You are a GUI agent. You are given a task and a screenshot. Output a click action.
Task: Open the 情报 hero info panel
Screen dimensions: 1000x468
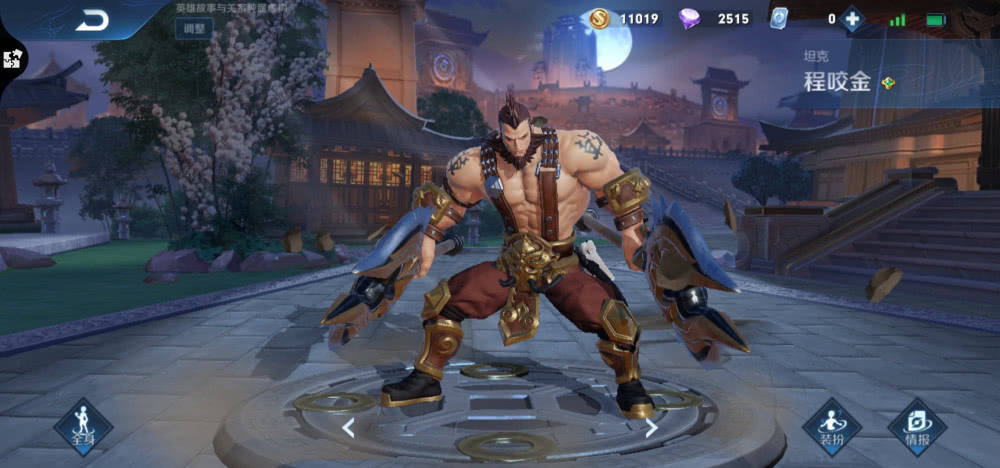pos(916,427)
